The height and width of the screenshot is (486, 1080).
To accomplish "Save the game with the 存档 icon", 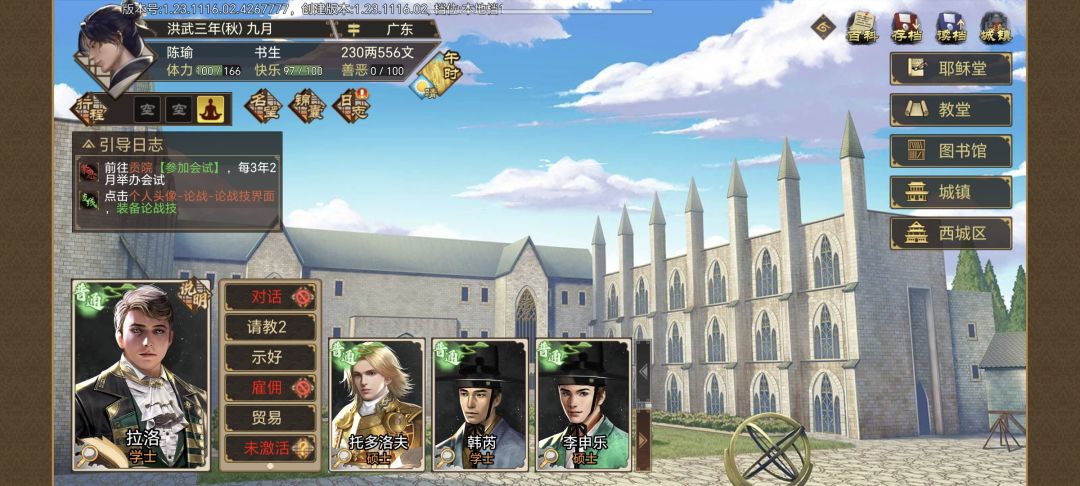I will 905,27.
